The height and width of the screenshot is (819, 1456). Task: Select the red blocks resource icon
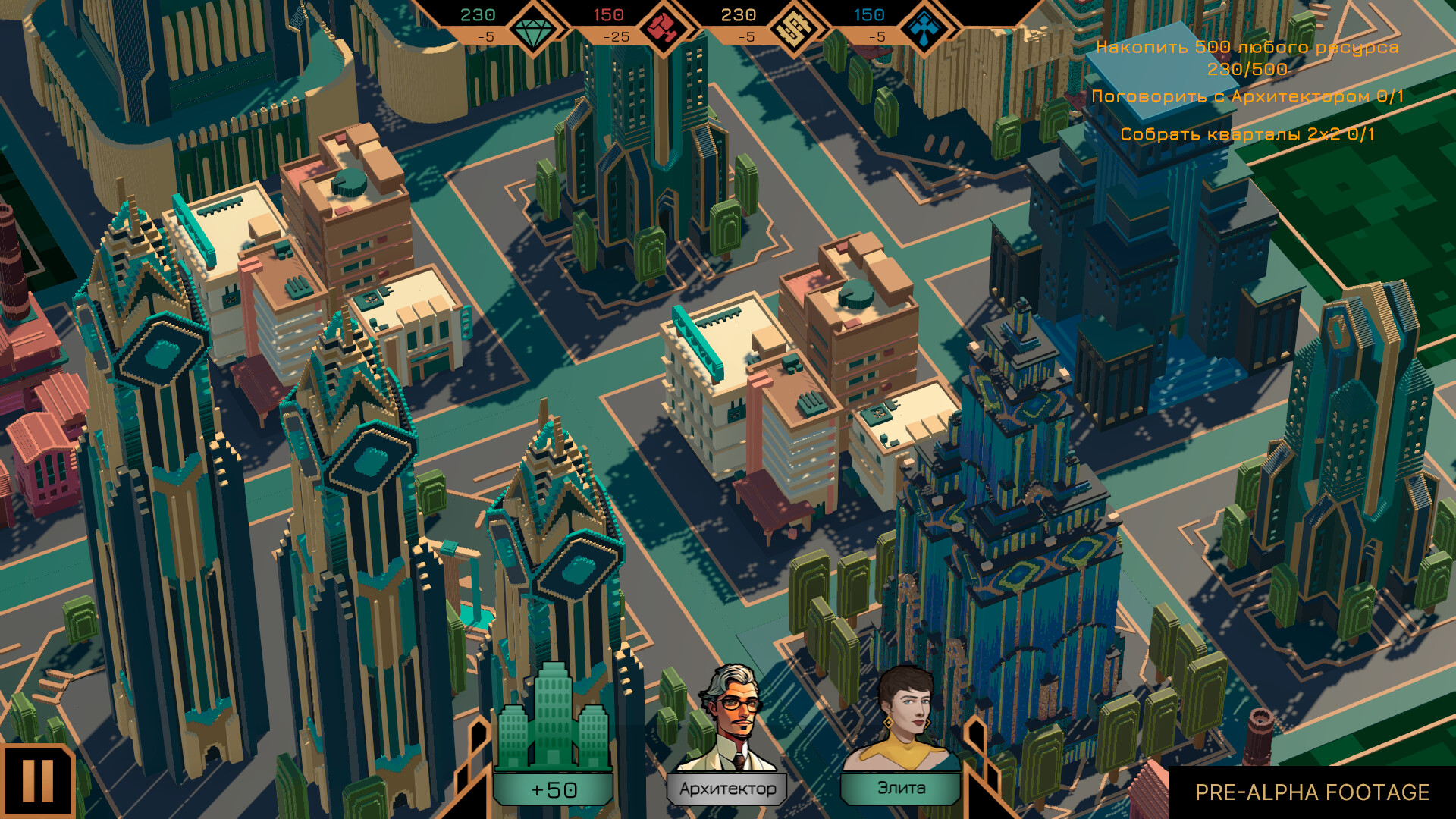pyautogui.click(x=664, y=25)
